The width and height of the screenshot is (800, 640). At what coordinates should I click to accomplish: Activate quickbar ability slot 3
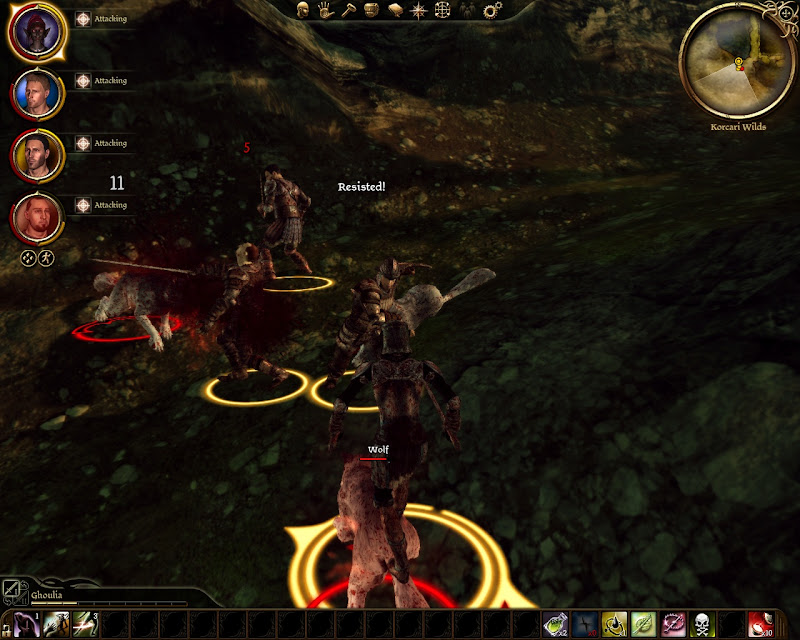85,624
